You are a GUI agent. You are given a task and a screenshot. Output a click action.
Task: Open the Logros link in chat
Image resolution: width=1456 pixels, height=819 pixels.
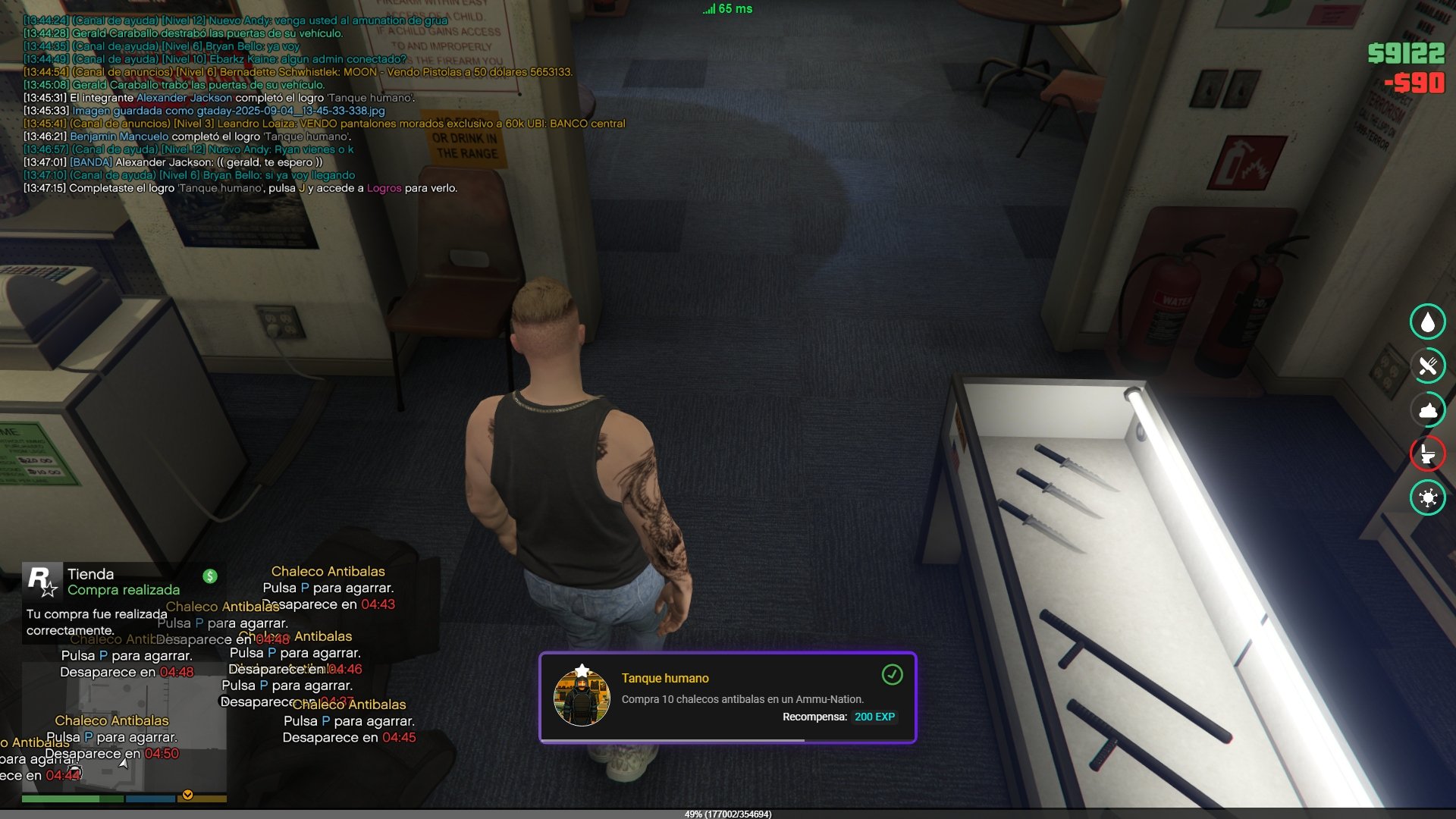click(x=384, y=188)
